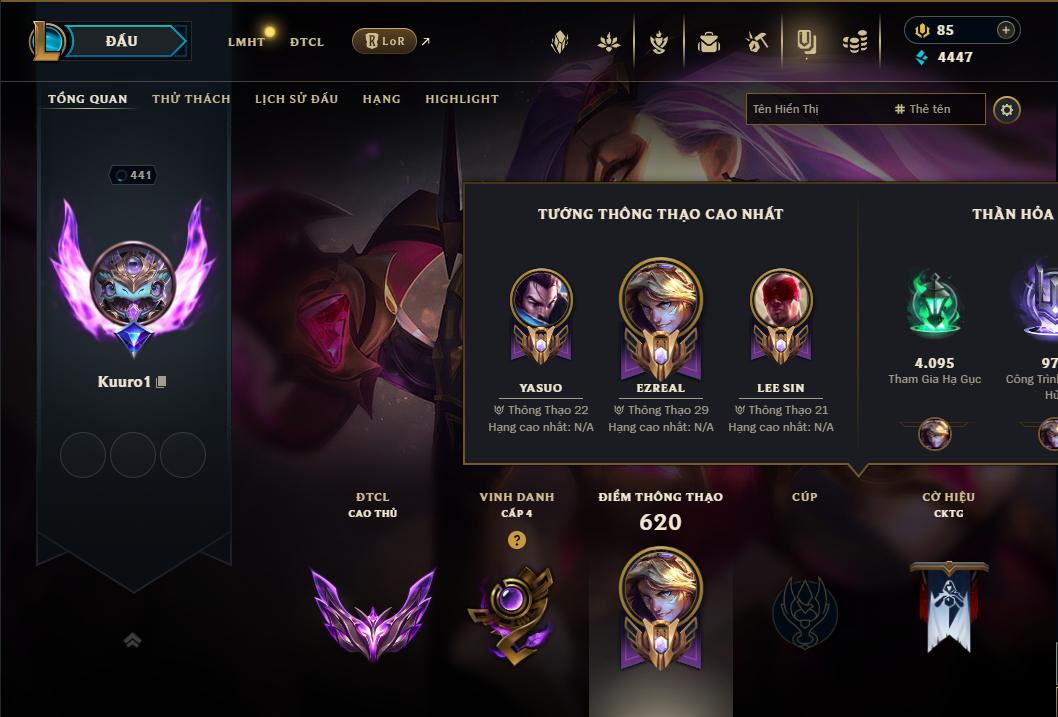Viewport: 1058px width, 717px height.
Task: Select the ĐTCL Cao Thủ rank emblem
Action: coord(372,612)
